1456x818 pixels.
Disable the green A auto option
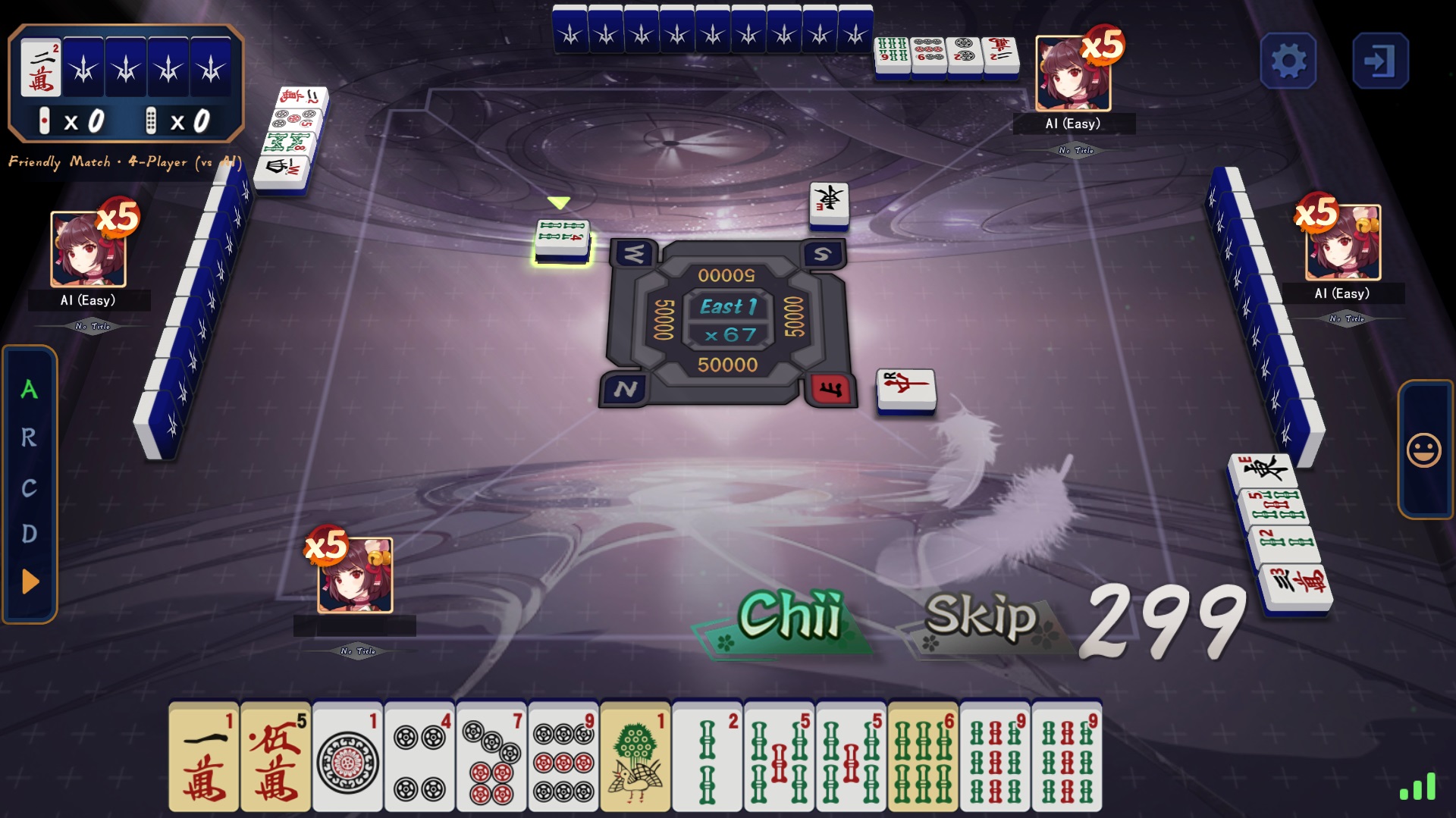tap(29, 390)
